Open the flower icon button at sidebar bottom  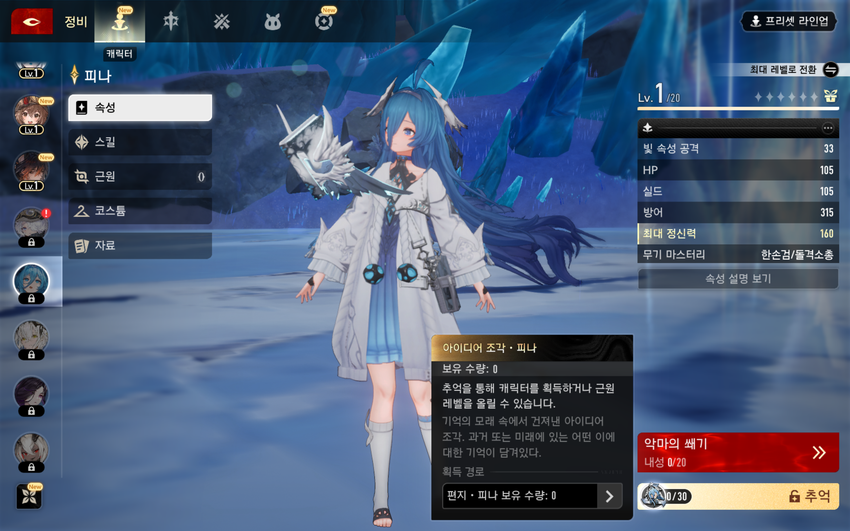tap(29, 496)
